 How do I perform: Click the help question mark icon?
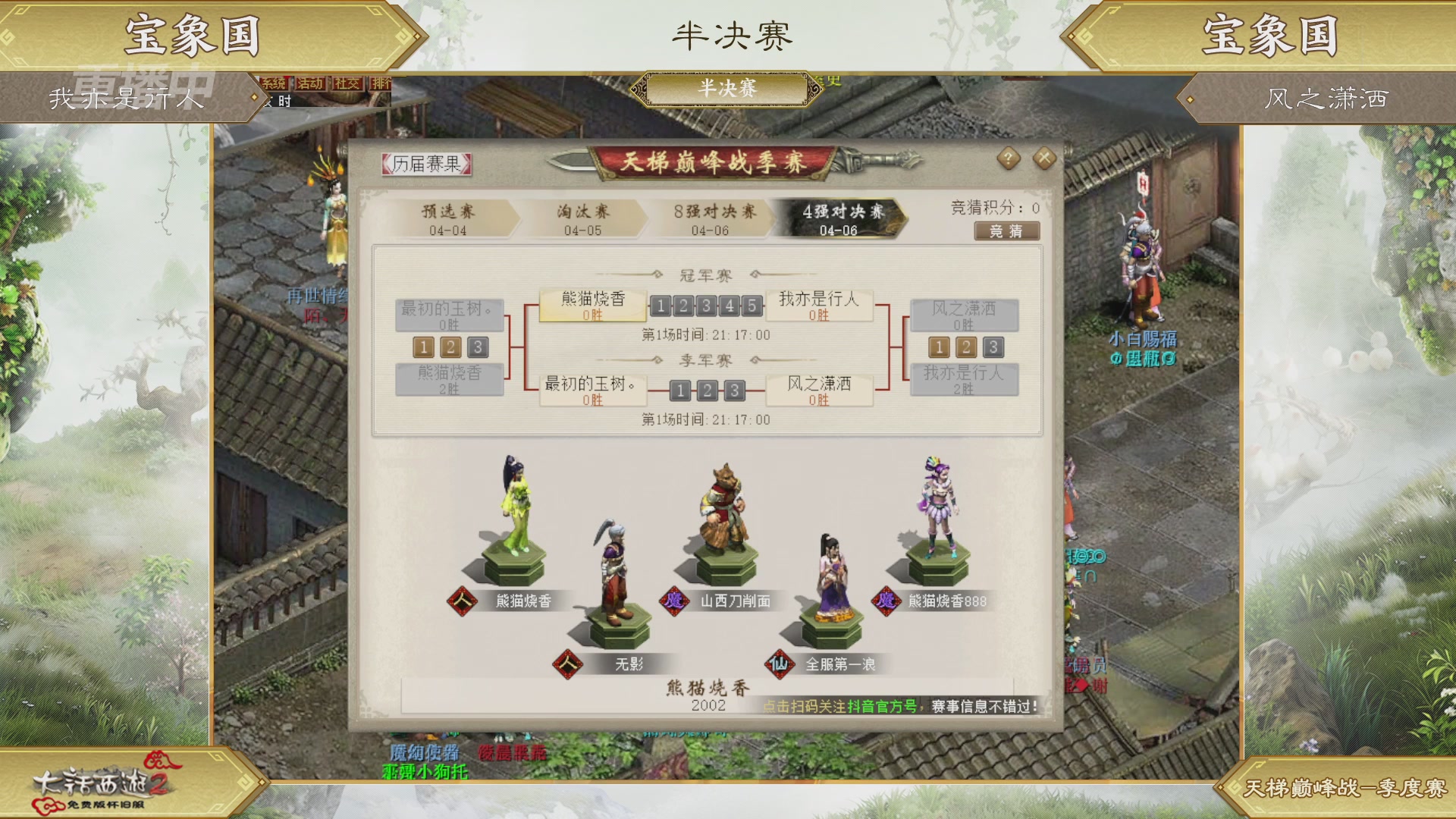[1009, 158]
